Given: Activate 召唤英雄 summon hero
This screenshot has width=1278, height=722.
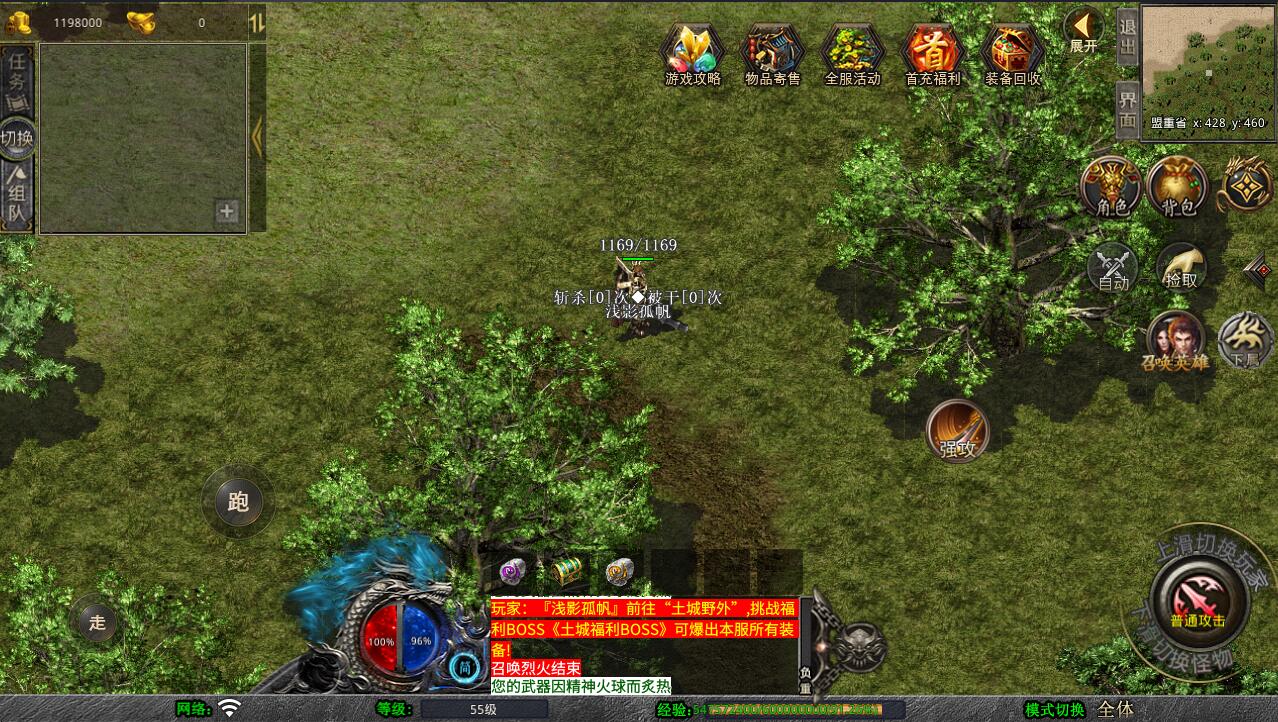Looking at the screenshot, I should [1177, 340].
